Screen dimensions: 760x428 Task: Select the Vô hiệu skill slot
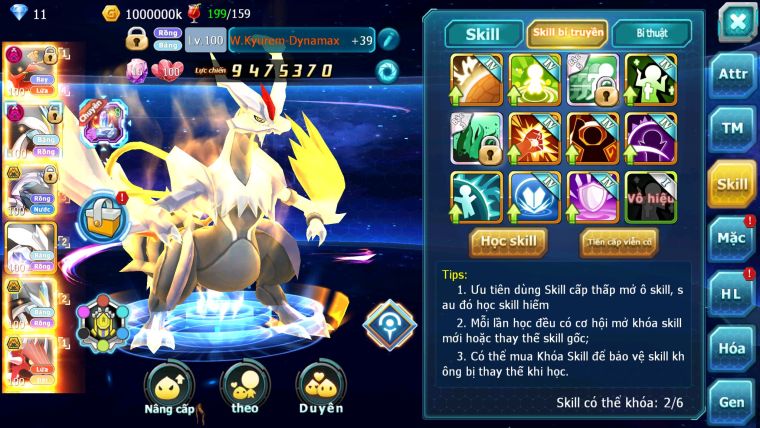point(650,196)
